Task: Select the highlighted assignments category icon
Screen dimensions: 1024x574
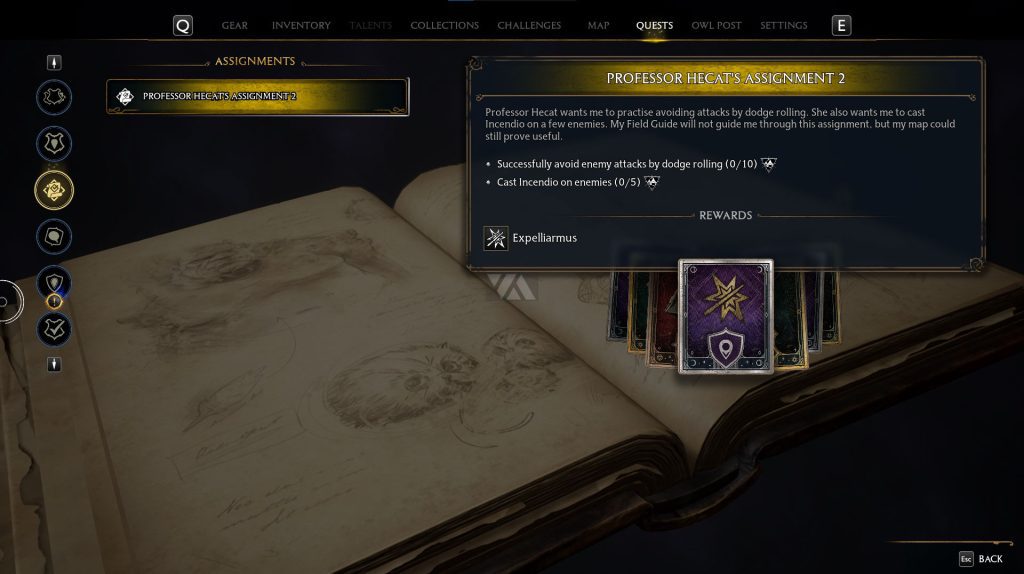Action: [54, 188]
